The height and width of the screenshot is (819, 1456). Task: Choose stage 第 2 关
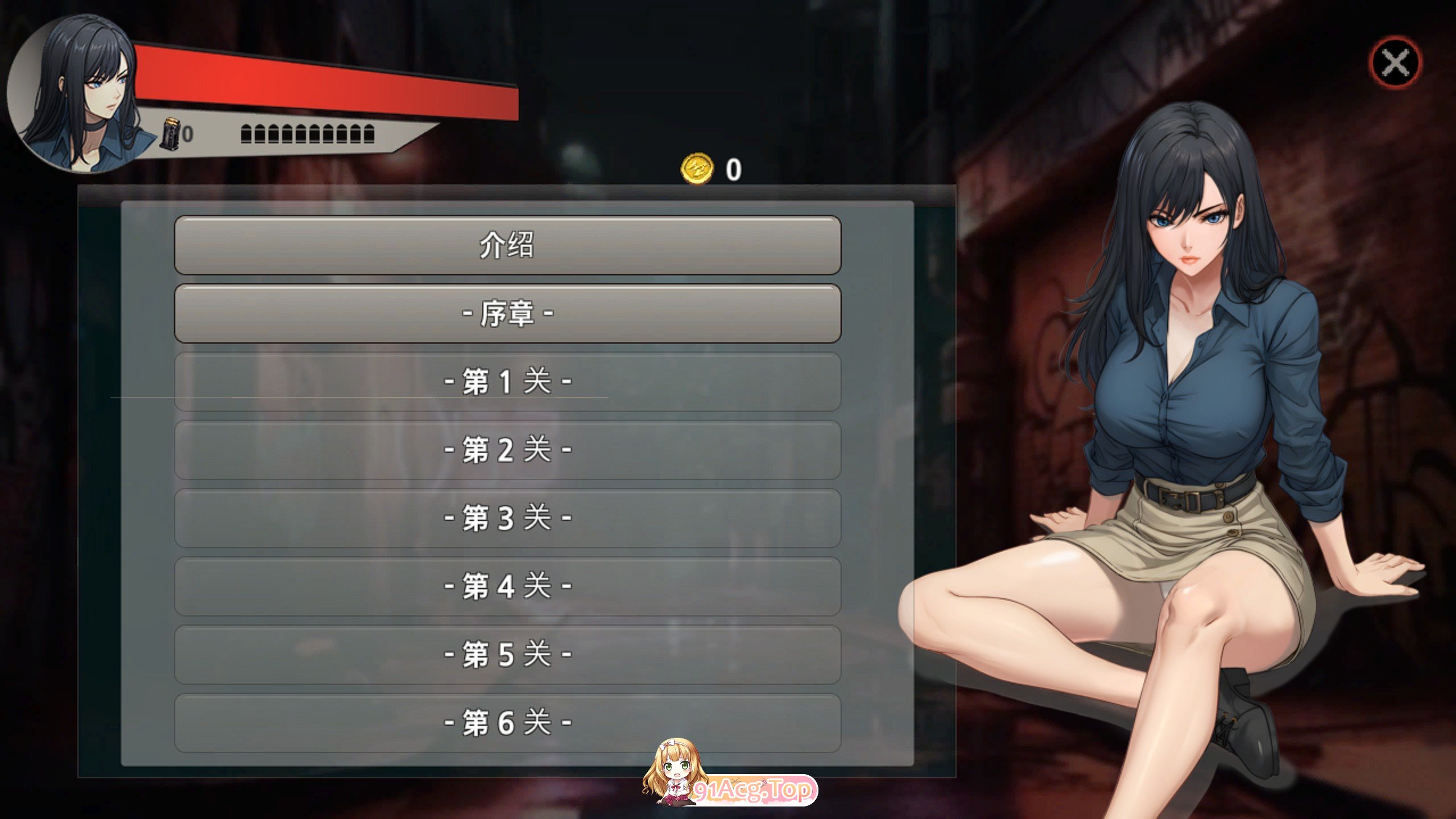507,450
